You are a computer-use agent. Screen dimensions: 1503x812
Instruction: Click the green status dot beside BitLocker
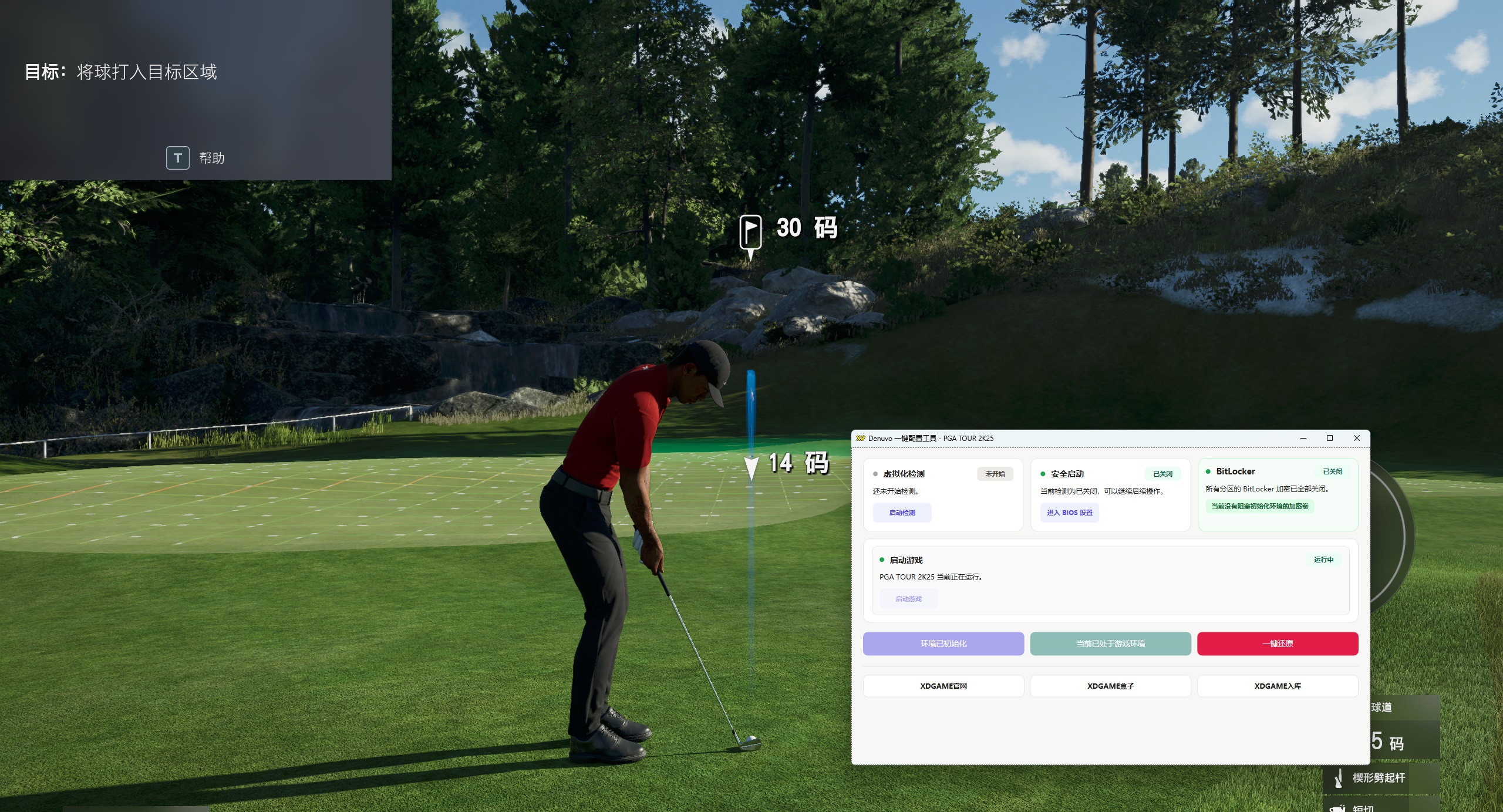tap(1208, 471)
